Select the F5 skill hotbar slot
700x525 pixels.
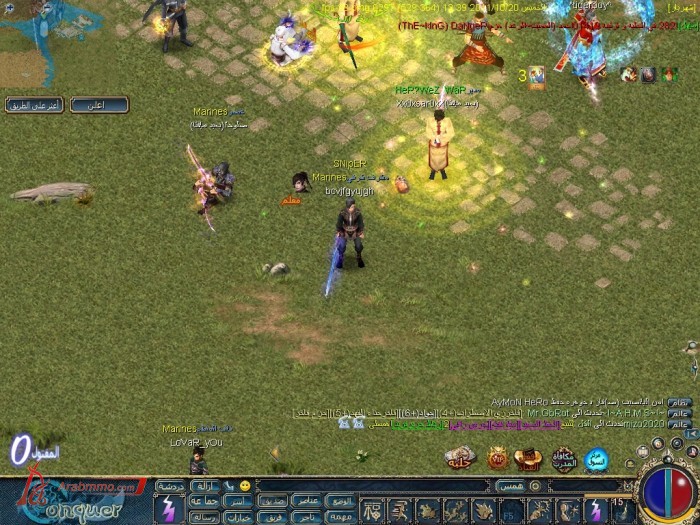pyautogui.click(x=510, y=512)
